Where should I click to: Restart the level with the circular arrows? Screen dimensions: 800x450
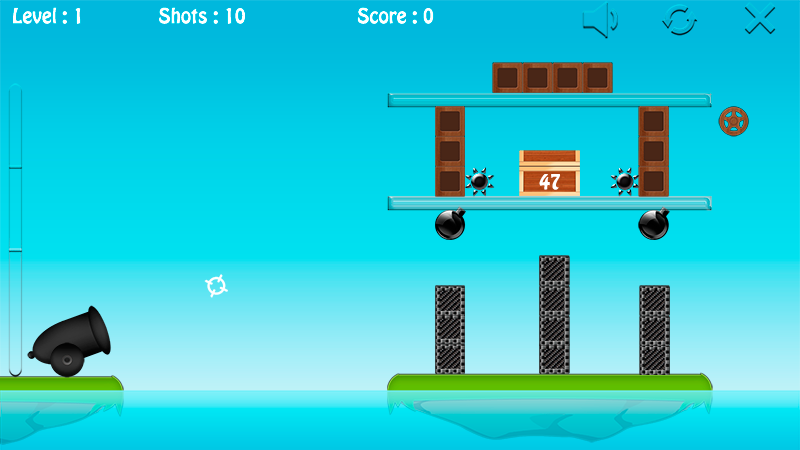point(680,20)
